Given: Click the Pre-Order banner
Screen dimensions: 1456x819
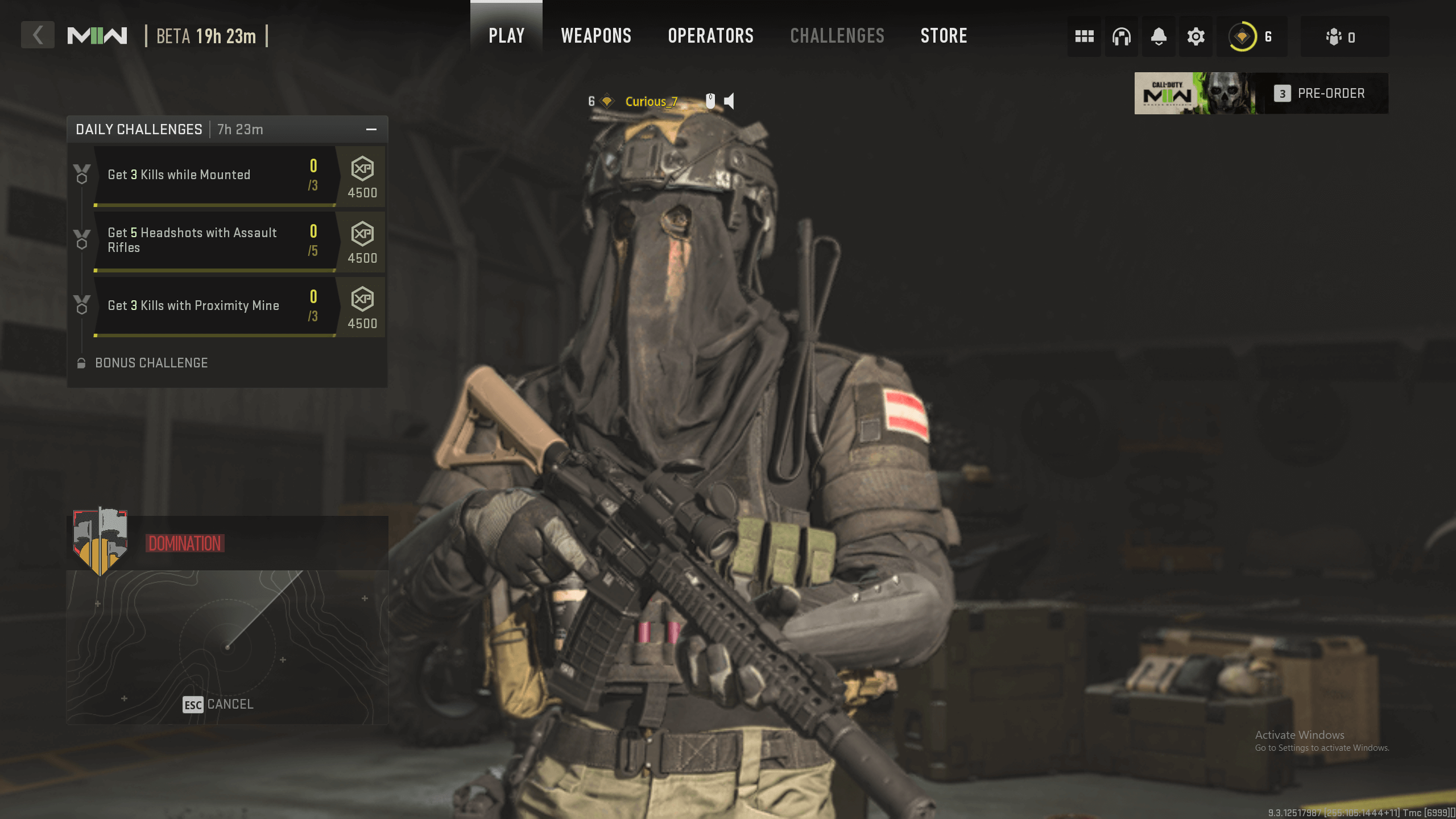Looking at the screenshot, I should point(1261,93).
